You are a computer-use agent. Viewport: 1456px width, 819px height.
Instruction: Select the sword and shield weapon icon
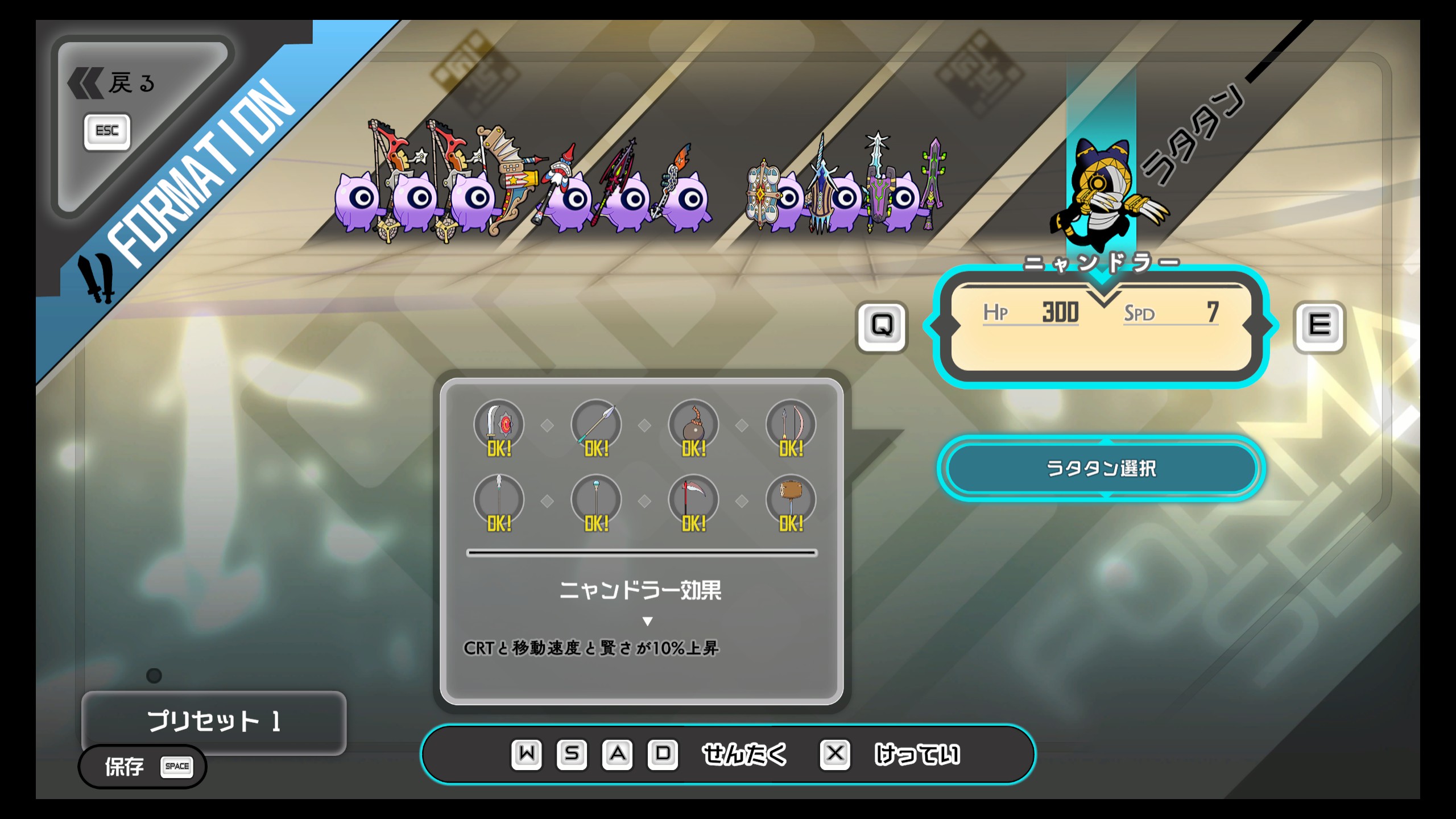click(499, 425)
